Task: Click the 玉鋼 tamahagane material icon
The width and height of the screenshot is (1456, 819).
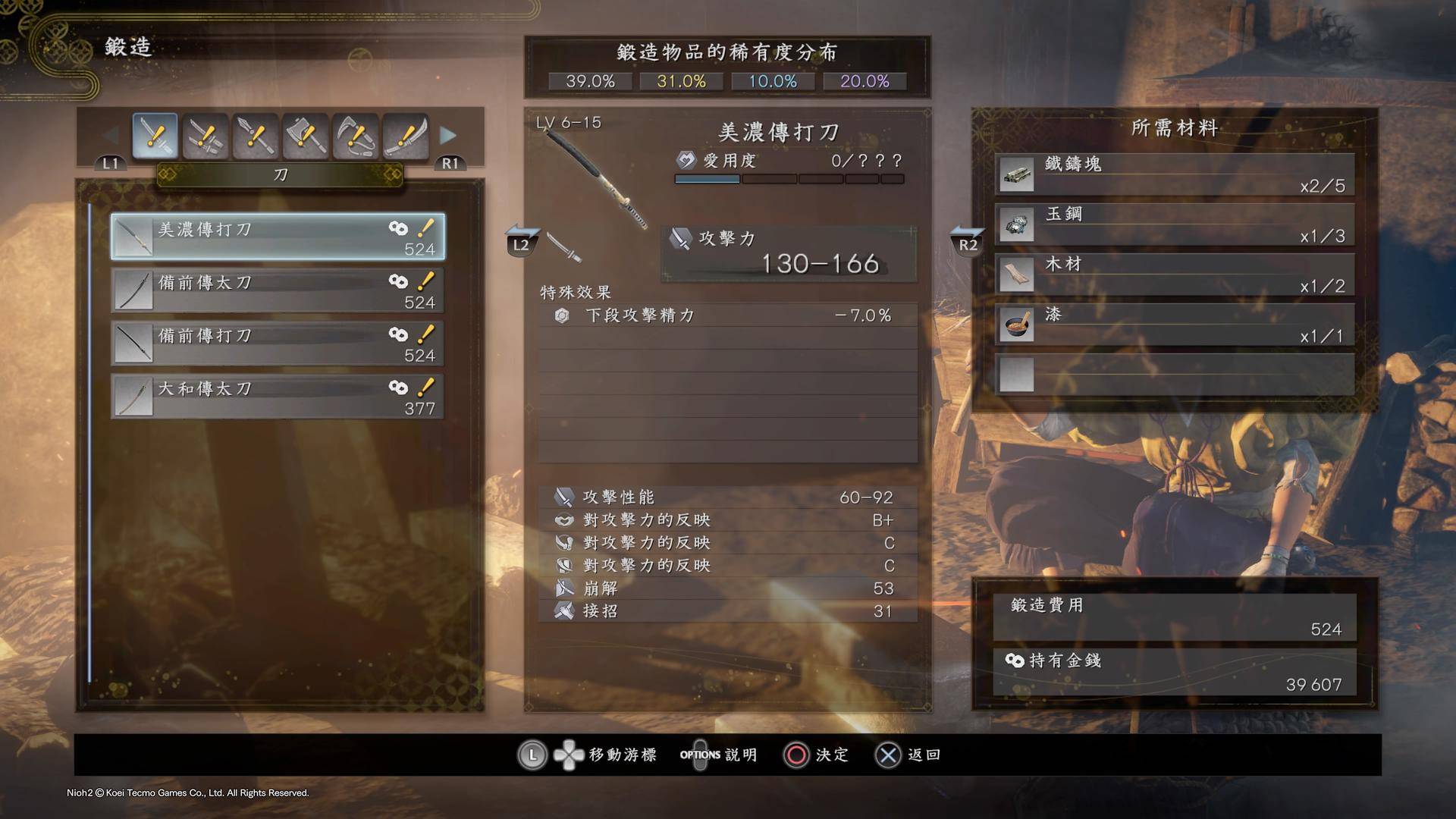Action: coord(1016,224)
